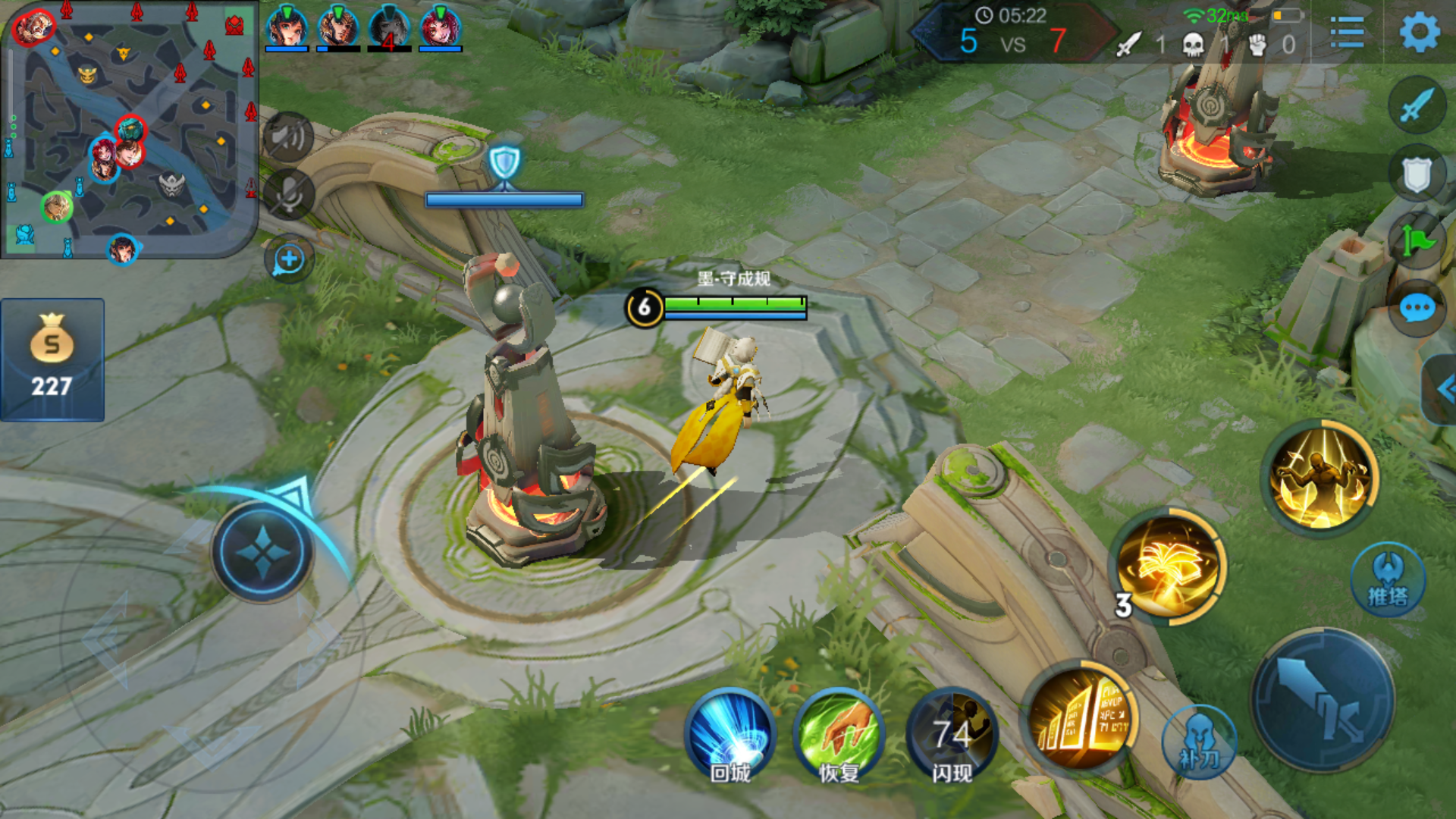Tap the 推塔 attack tower button
The image size is (1456, 819).
pos(1388,580)
